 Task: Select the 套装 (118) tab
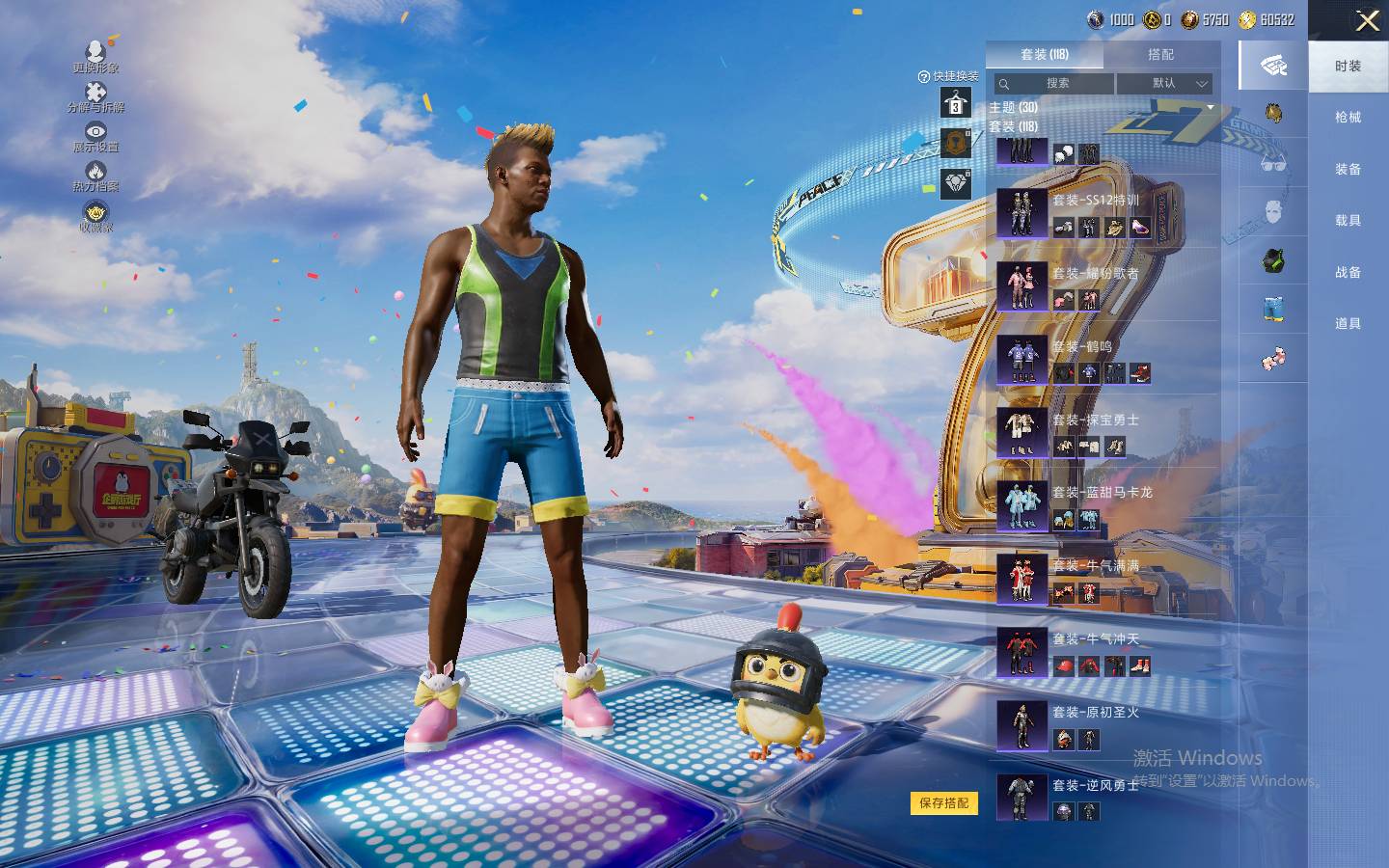(1045, 55)
